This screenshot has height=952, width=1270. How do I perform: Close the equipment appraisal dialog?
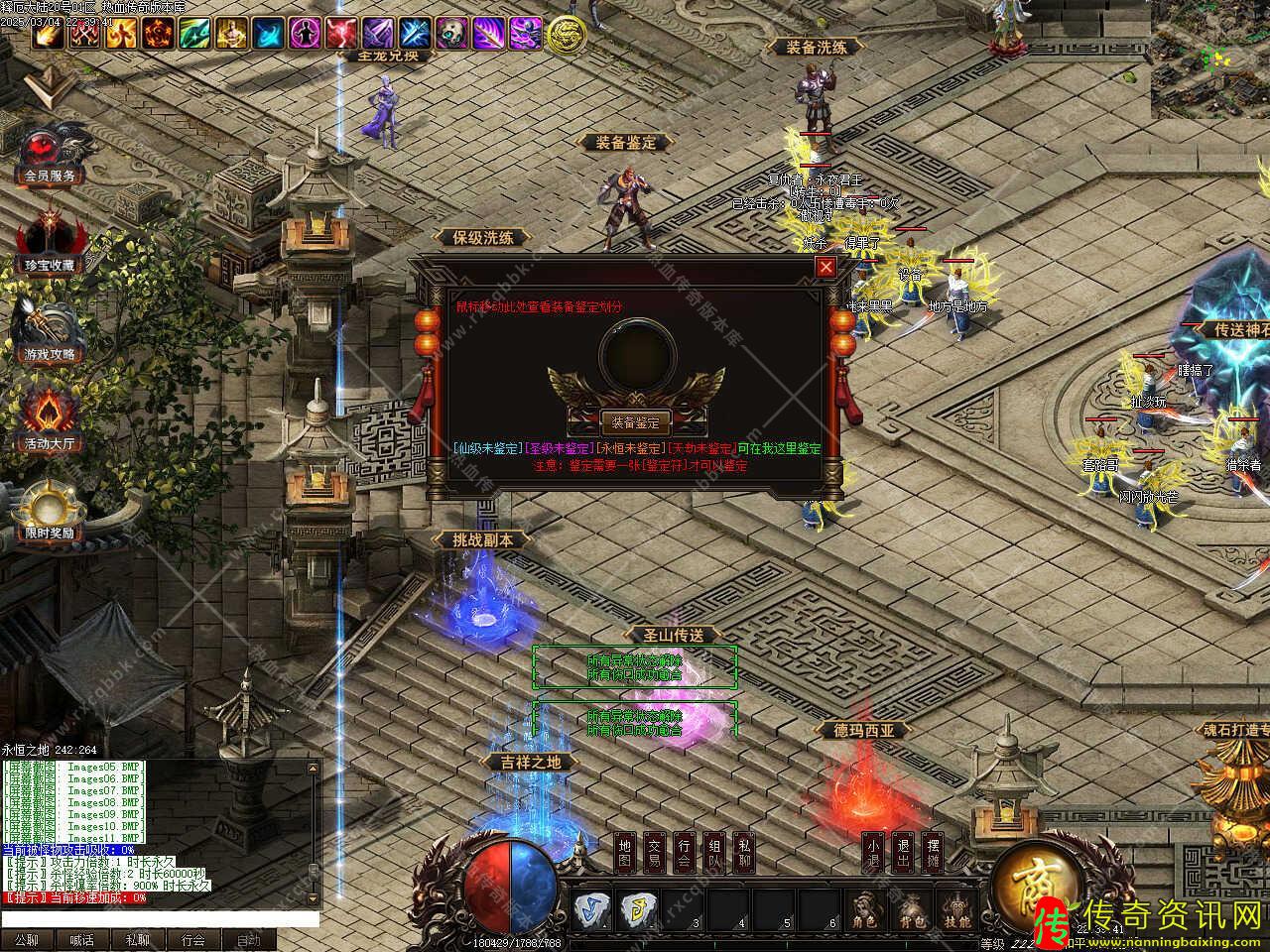[825, 267]
